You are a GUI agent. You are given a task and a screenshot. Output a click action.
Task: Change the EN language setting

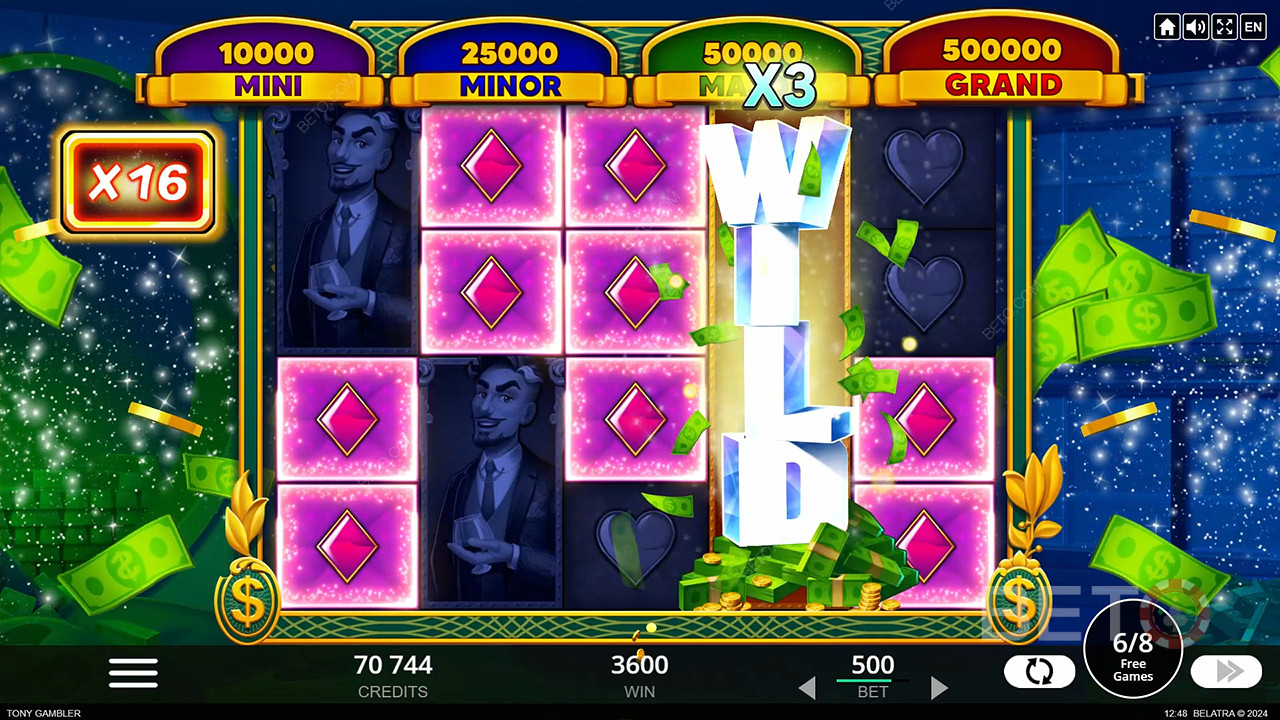(x=1253, y=27)
